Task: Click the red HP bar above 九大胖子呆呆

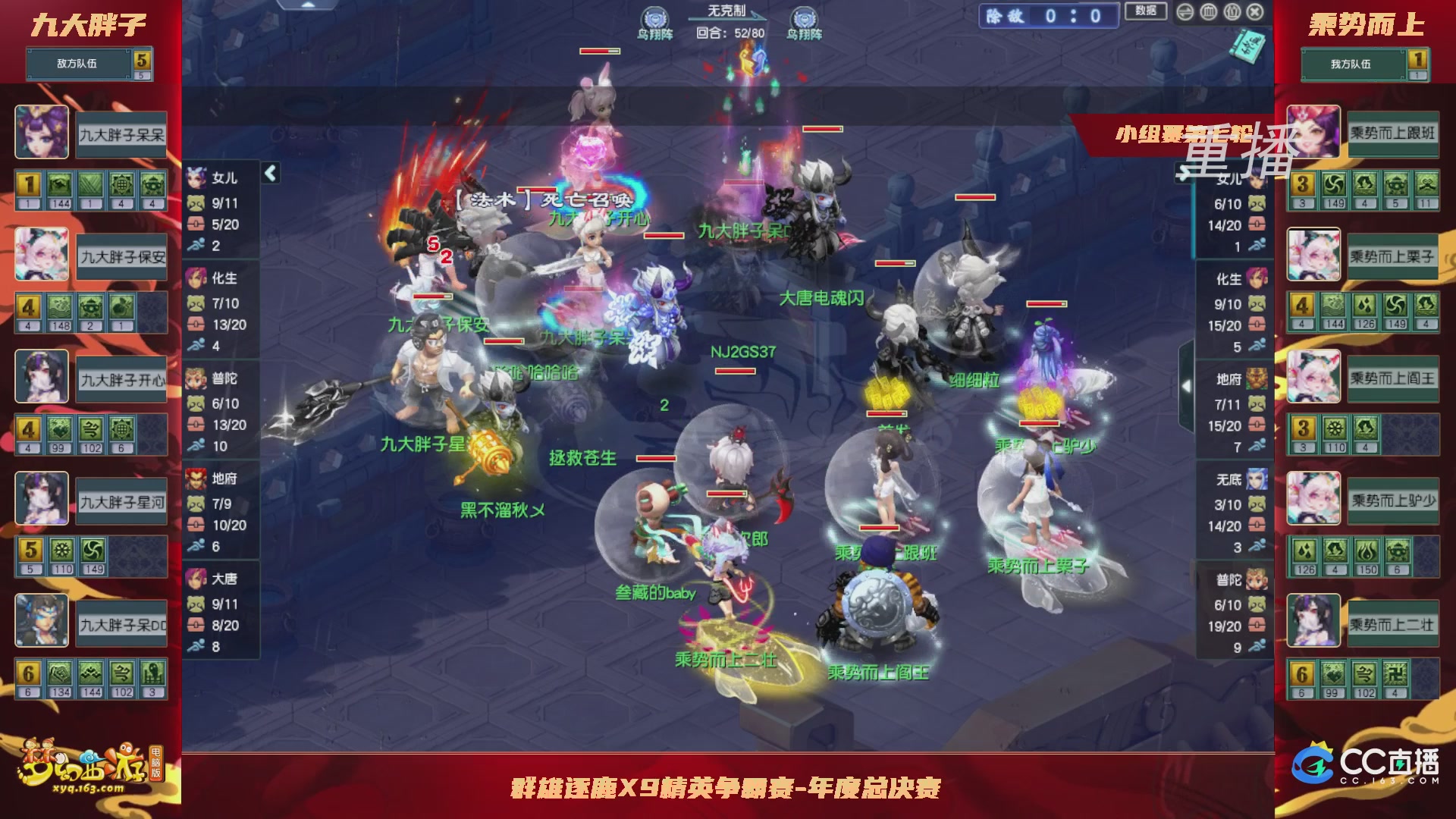Action: pyautogui.click(x=744, y=182)
